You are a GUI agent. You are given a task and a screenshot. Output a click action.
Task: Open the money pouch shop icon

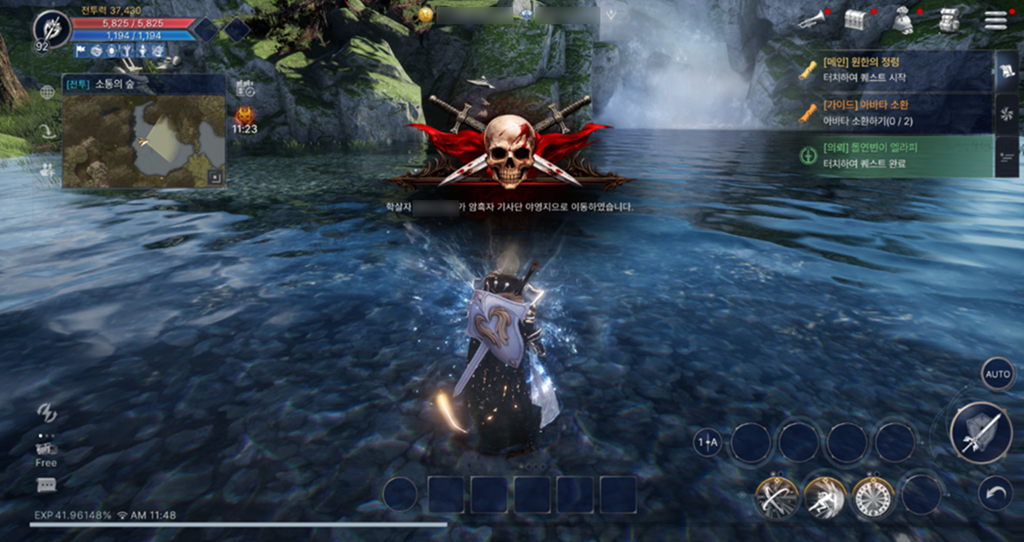click(903, 20)
